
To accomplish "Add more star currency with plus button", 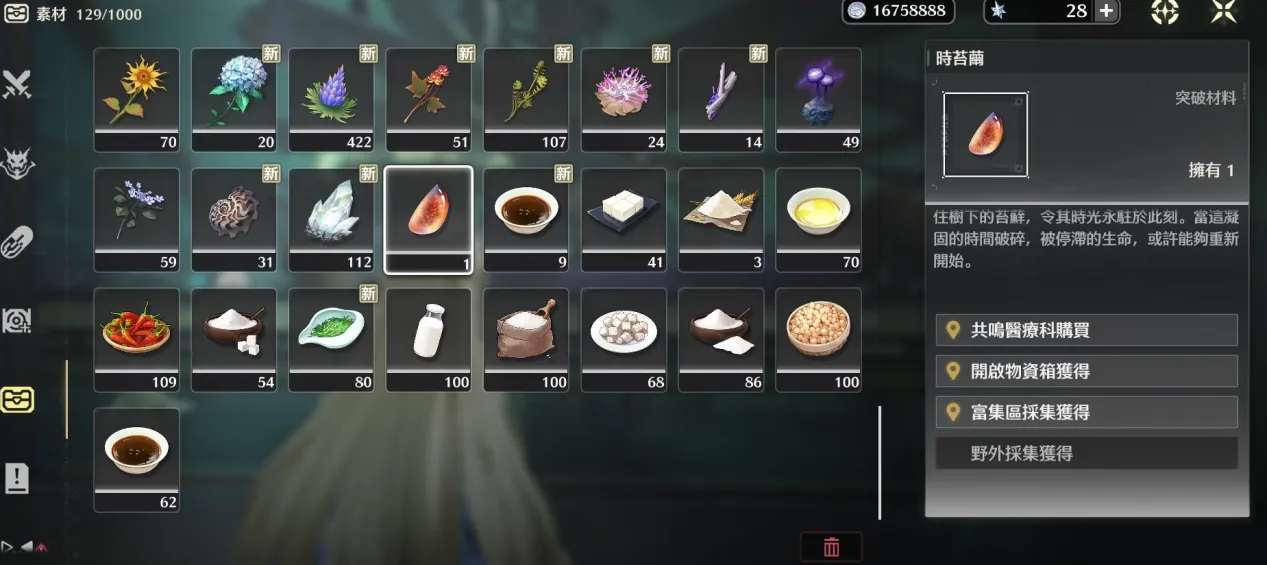I will click(1106, 11).
